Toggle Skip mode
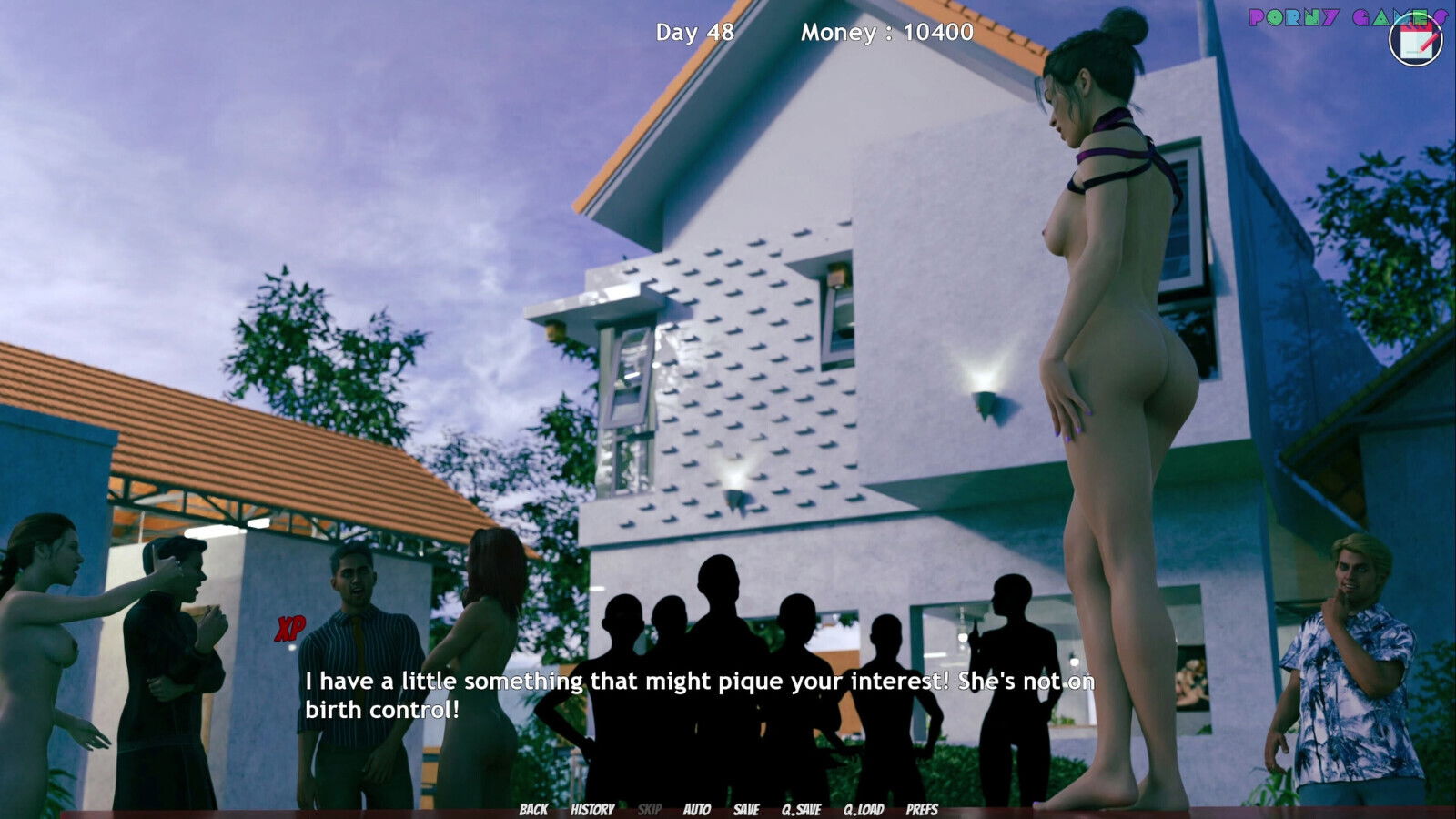This screenshot has width=1456, height=819. click(x=650, y=809)
